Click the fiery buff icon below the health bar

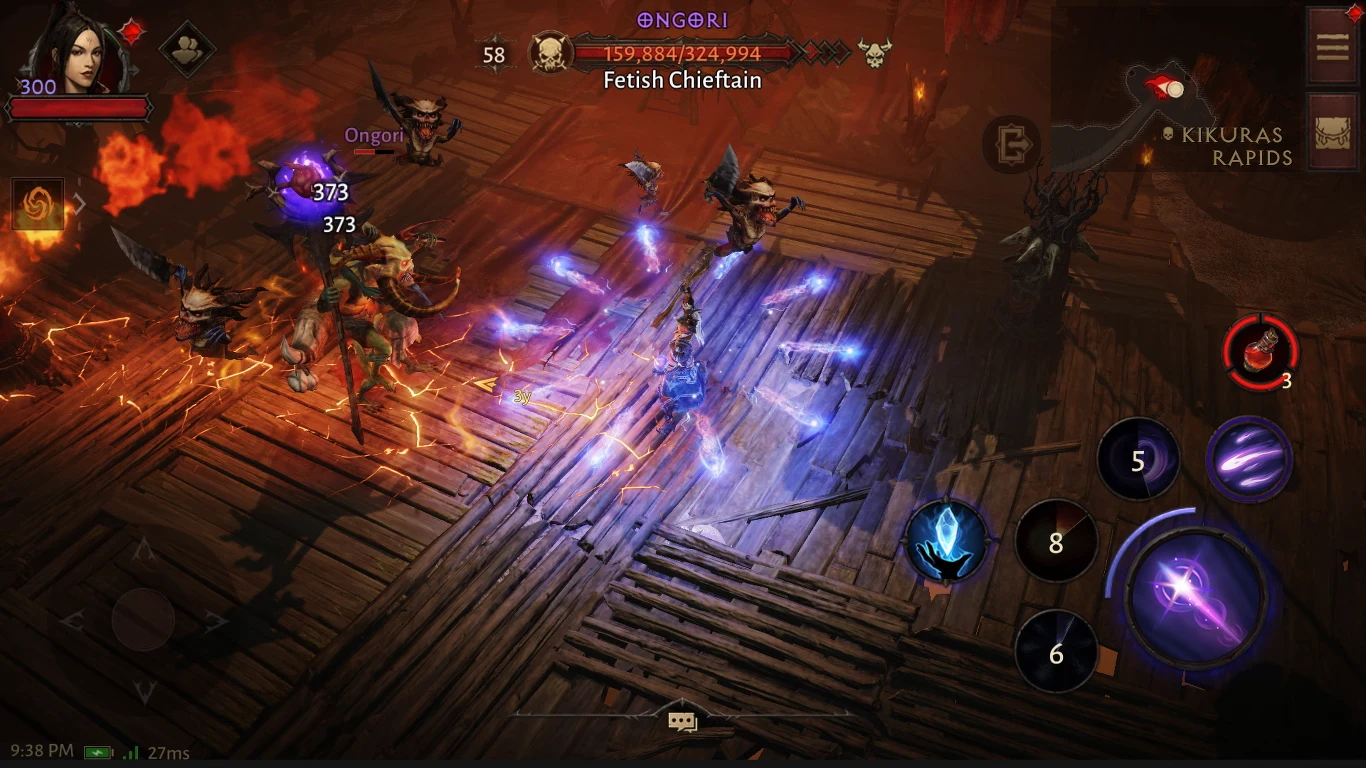coord(37,203)
